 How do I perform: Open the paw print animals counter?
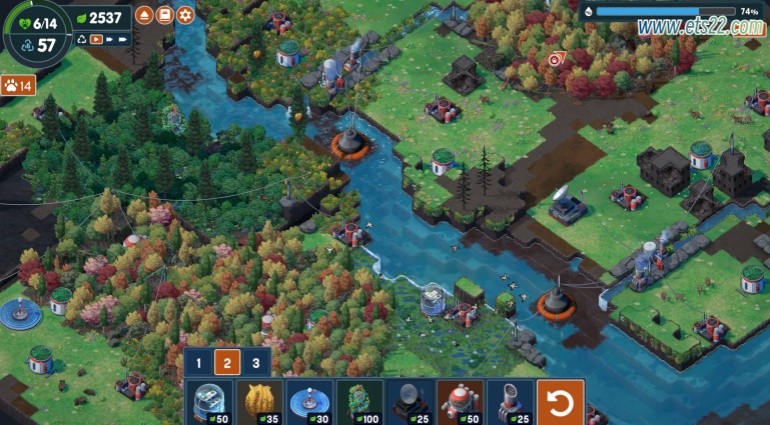pos(18,85)
